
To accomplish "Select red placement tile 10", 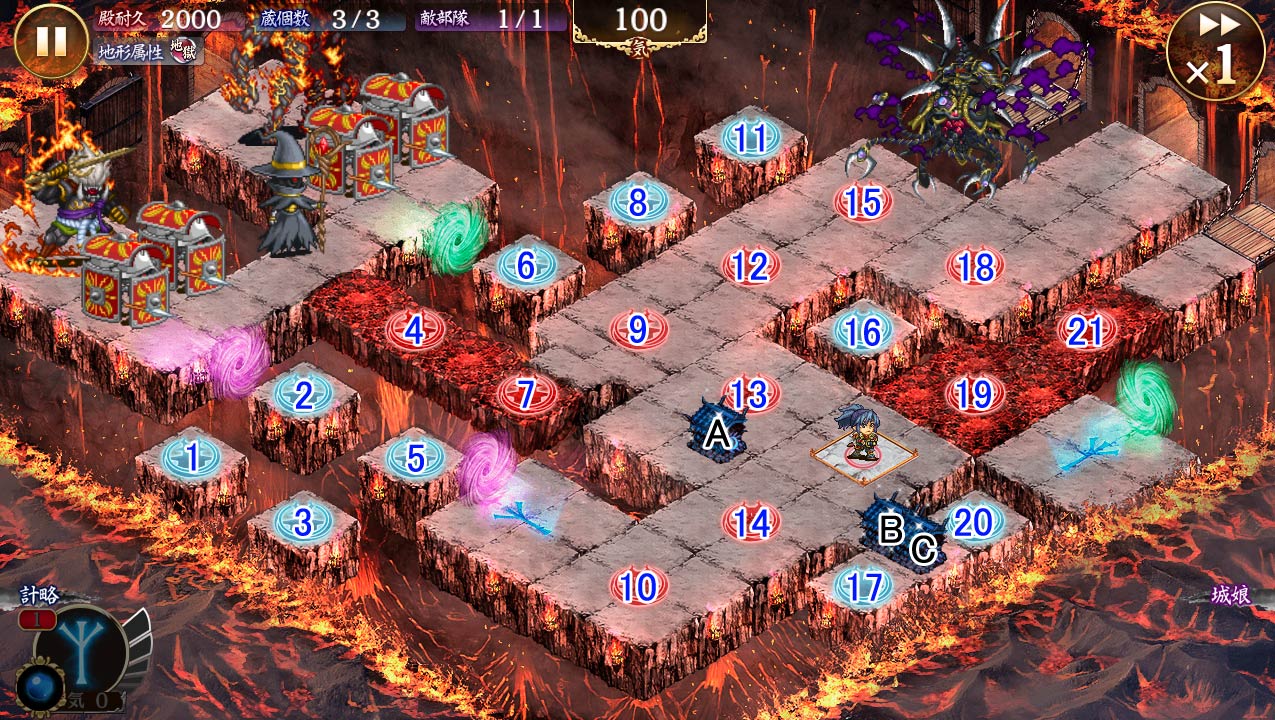I will pyautogui.click(x=638, y=587).
